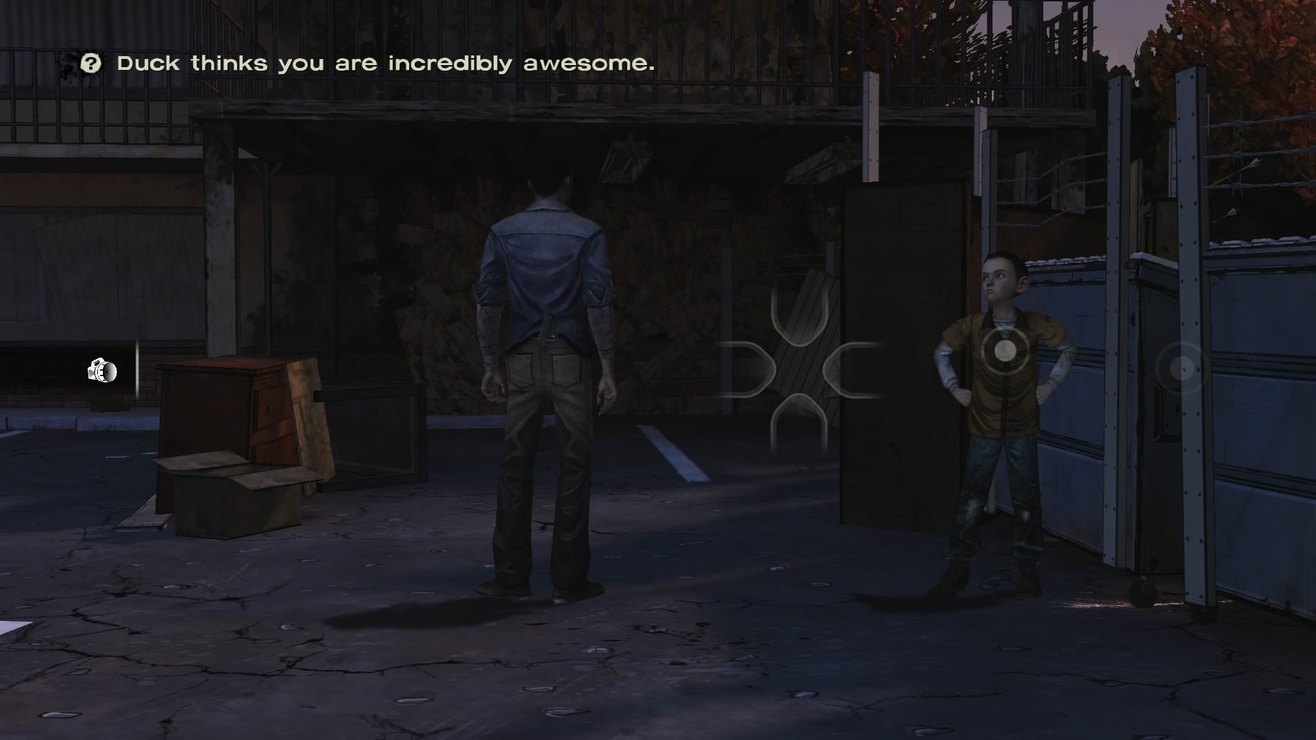Click the overturned cardboard box on the ground

230,495
